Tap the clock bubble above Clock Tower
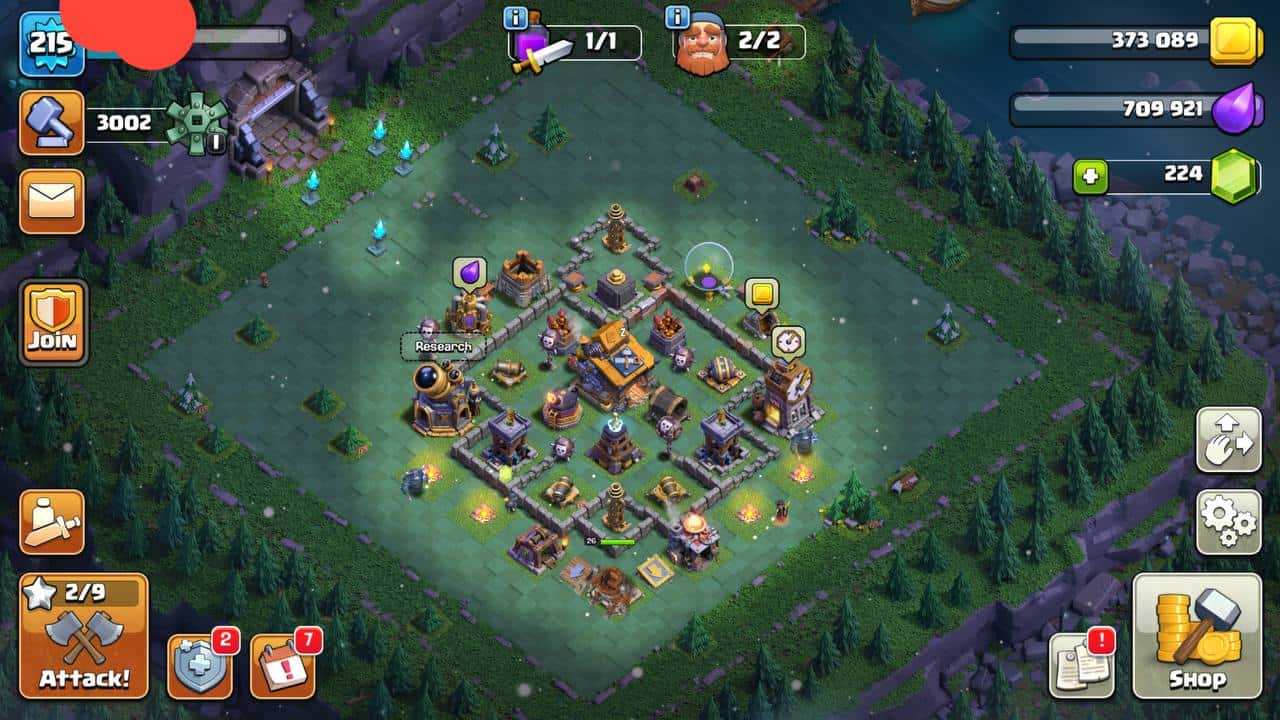The height and width of the screenshot is (720, 1280). point(787,342)
